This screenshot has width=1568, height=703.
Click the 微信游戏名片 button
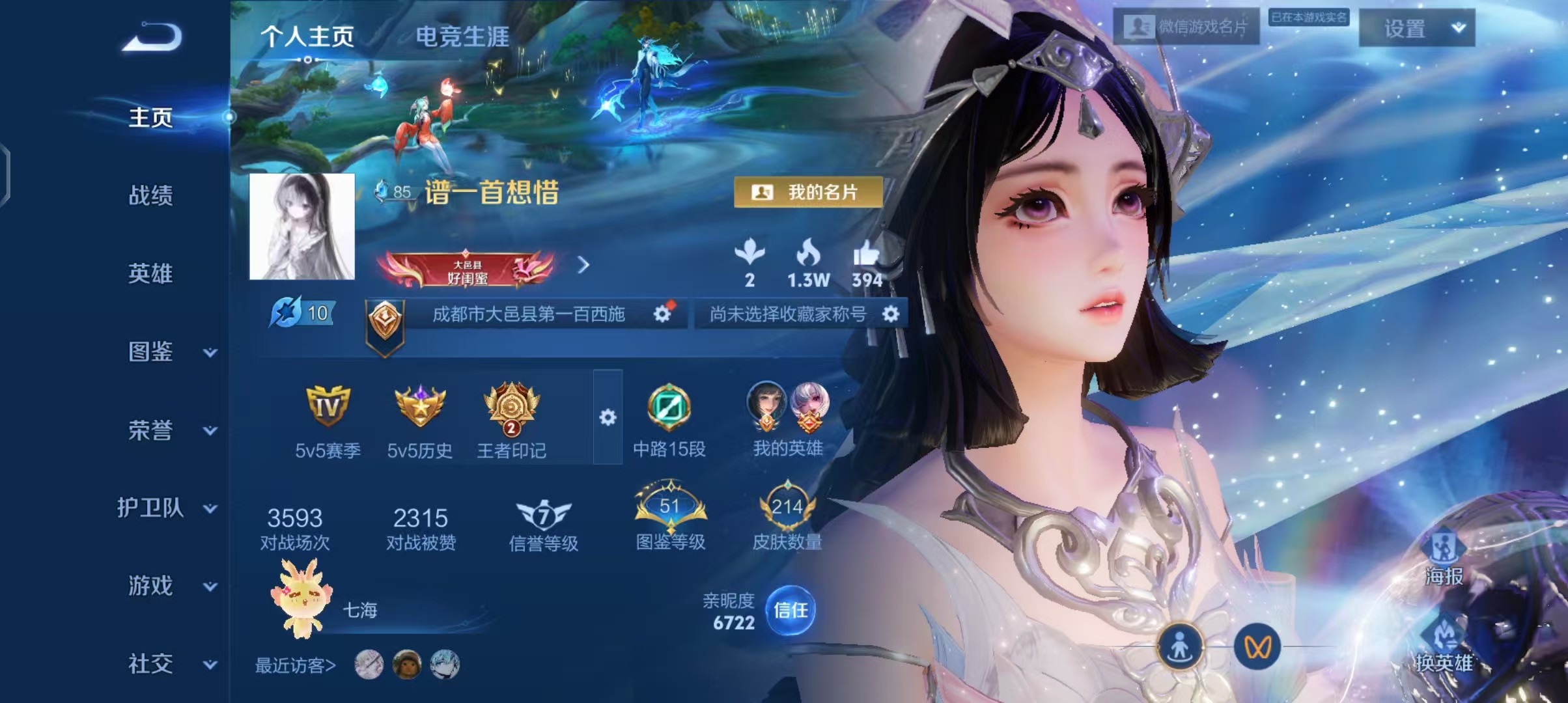pyautogui.click(x=1186, y=27)
